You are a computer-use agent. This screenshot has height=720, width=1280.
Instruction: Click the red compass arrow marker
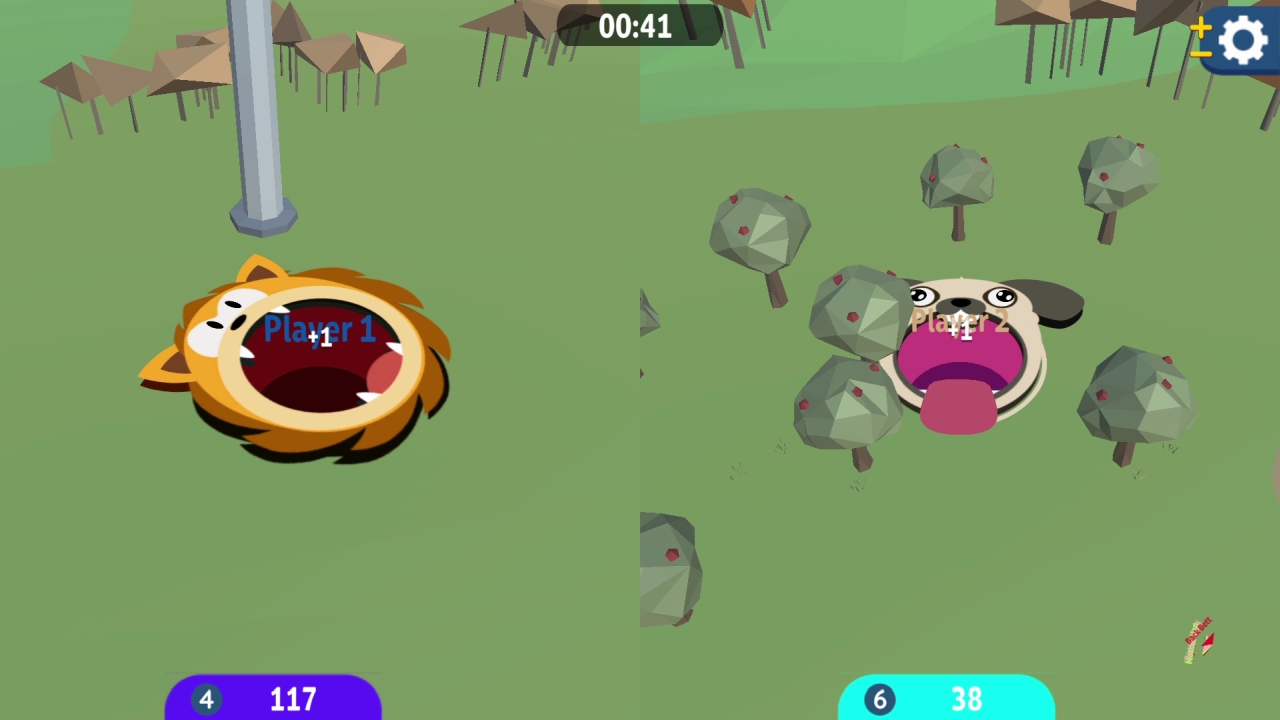(x=1207, y=643)
